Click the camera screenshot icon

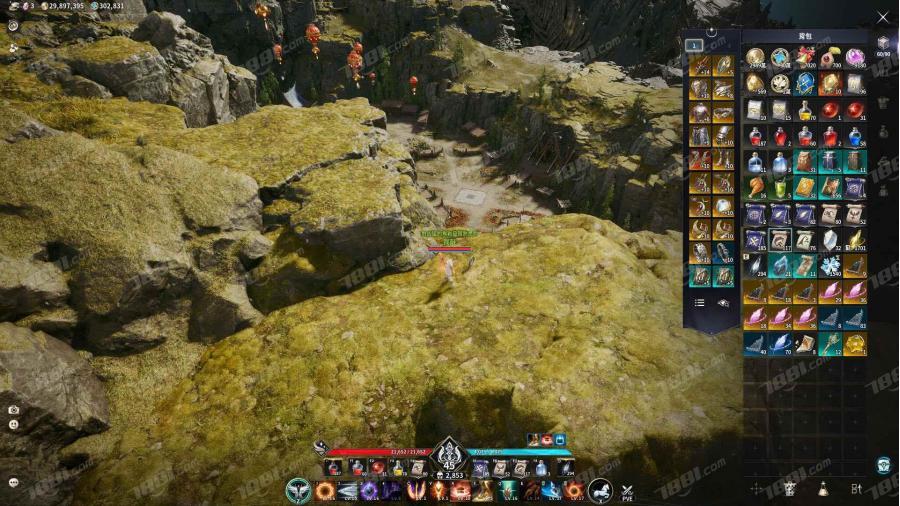click(x=13, y=409)
